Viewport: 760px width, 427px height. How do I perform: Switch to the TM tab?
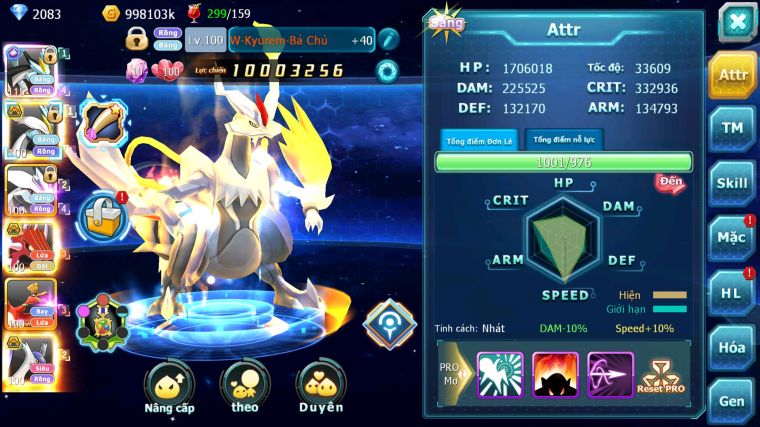[x=732, y=128]
